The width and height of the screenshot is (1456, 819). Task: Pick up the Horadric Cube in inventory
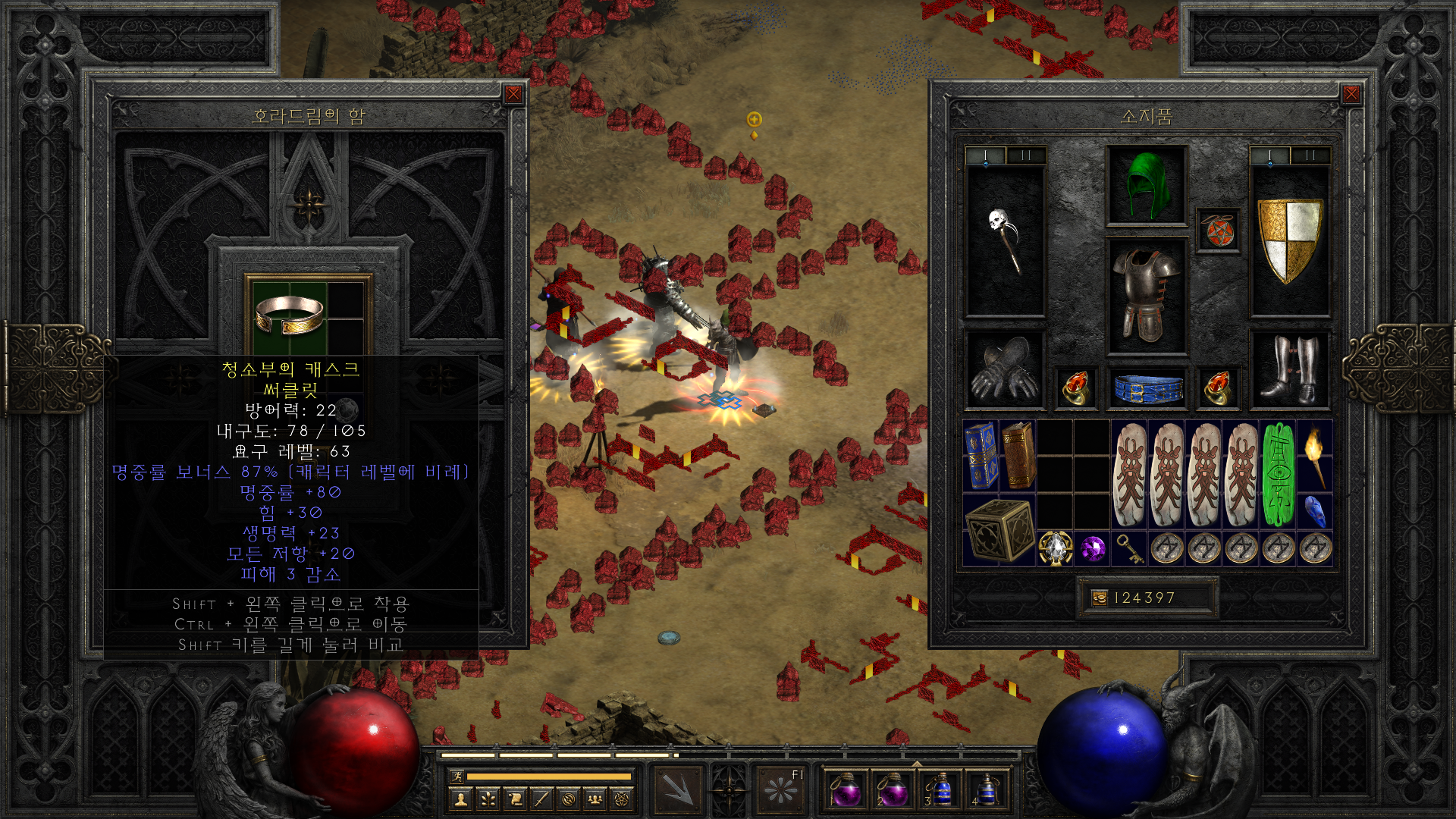999,530
